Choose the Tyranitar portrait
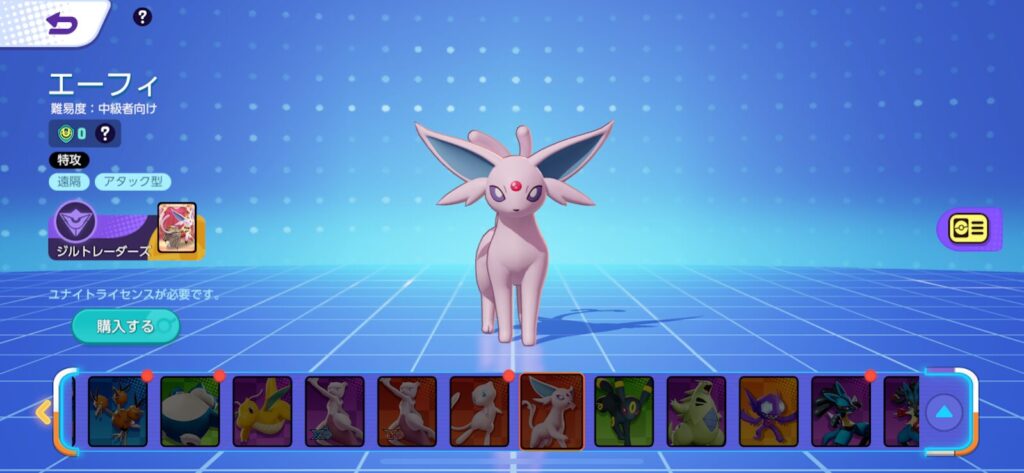The width and height of the screenshot is (1024, 473). (696, 411)
